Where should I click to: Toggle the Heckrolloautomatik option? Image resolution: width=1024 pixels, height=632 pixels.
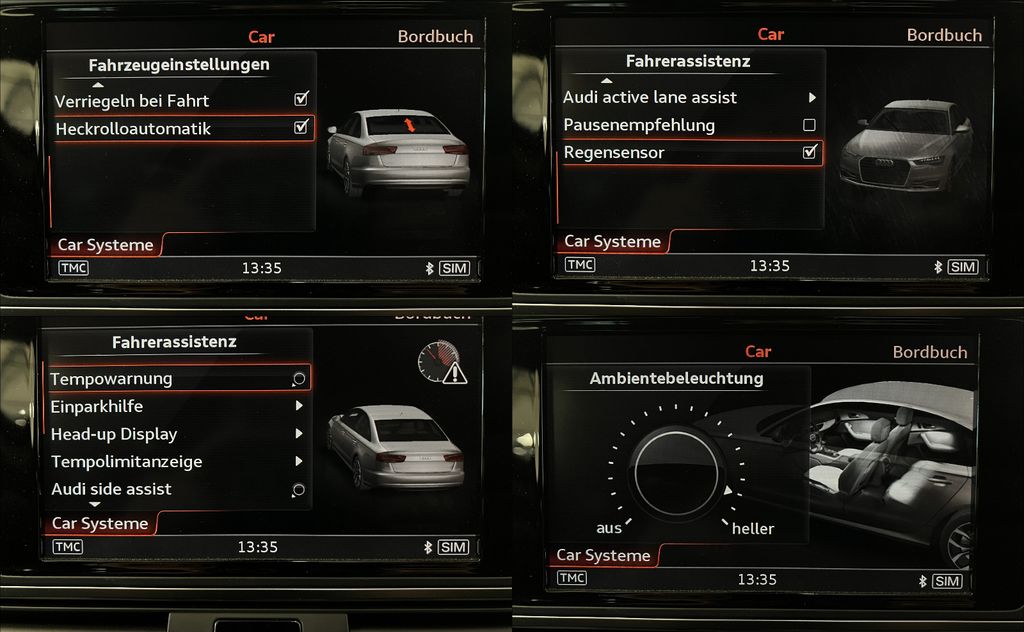tap(301, 128)
